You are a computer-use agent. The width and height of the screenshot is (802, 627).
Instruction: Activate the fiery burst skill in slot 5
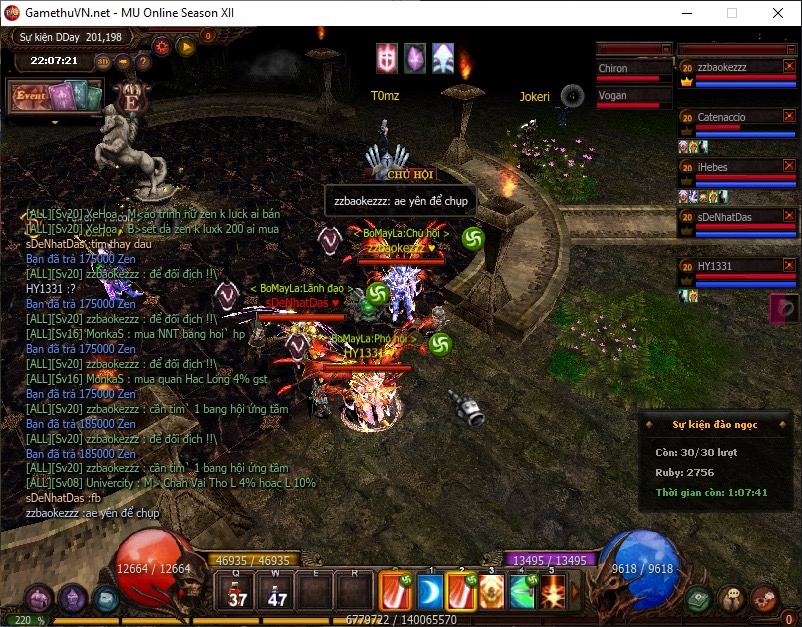tap(552, 591)
